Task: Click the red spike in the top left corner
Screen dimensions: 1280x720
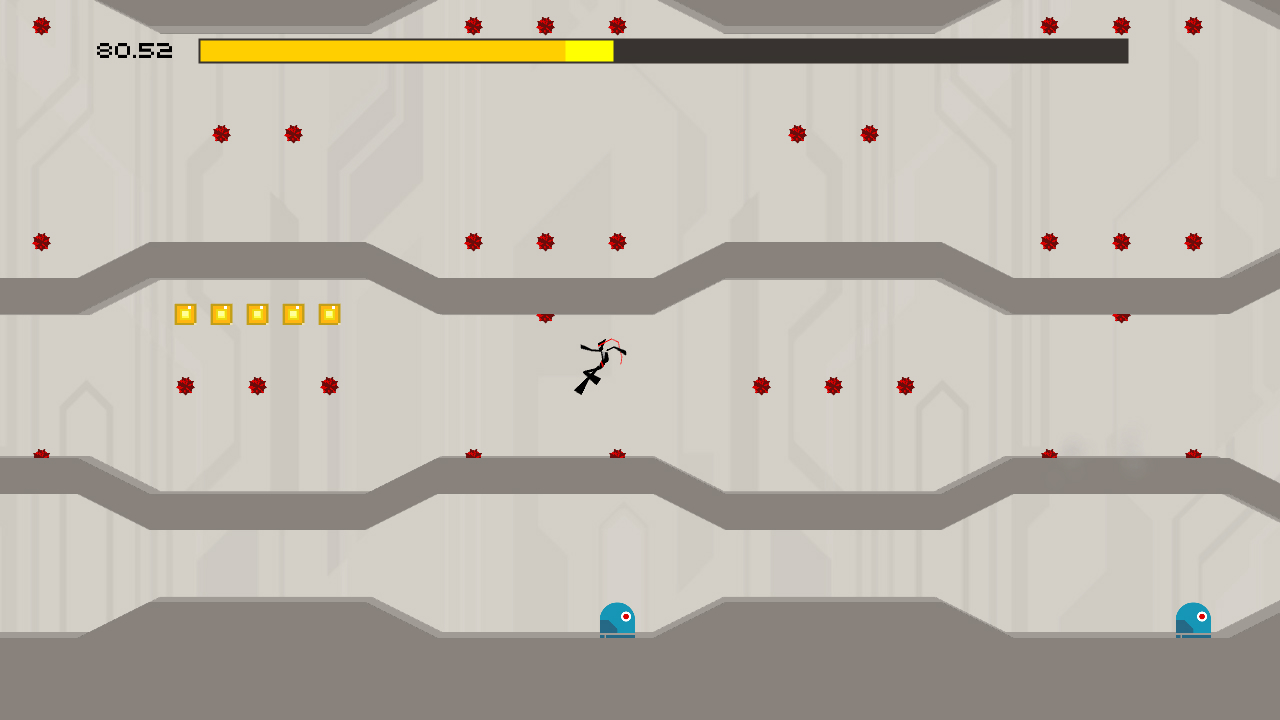Action: coord(43,25)
